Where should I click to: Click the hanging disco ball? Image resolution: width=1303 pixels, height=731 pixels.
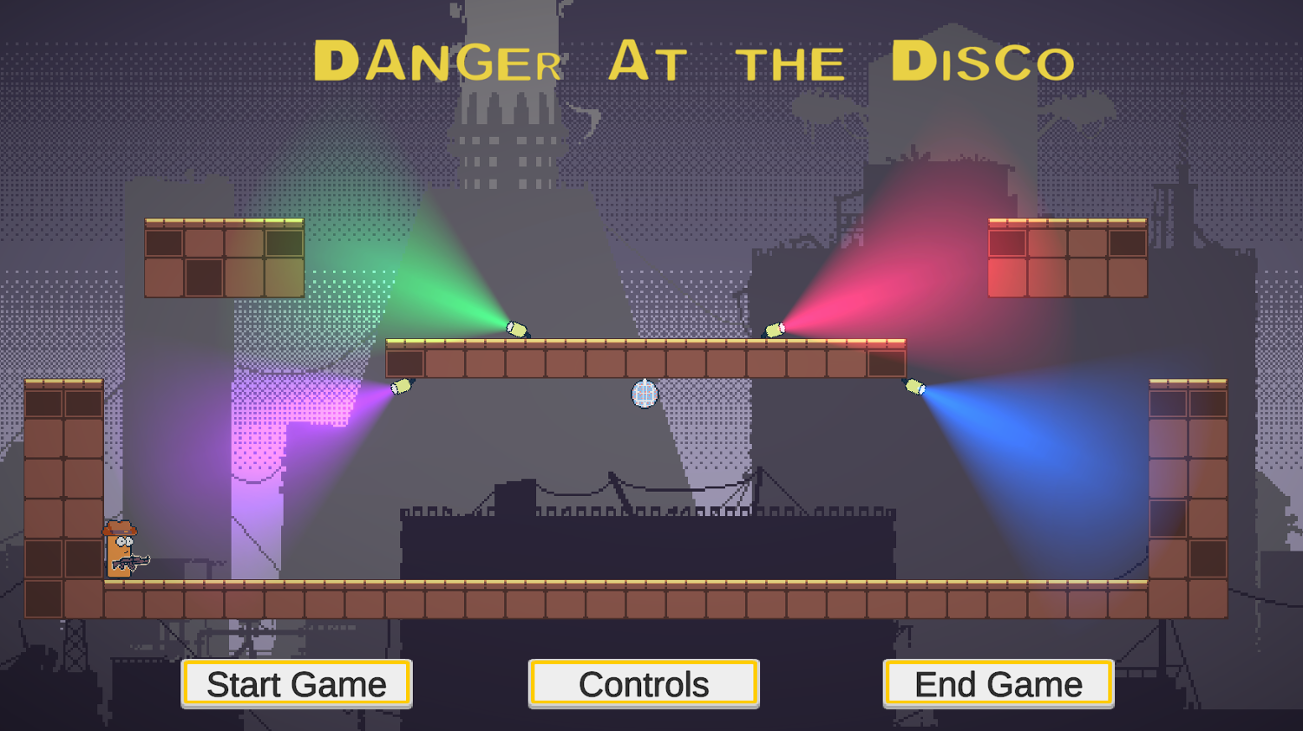click(643, 396)
